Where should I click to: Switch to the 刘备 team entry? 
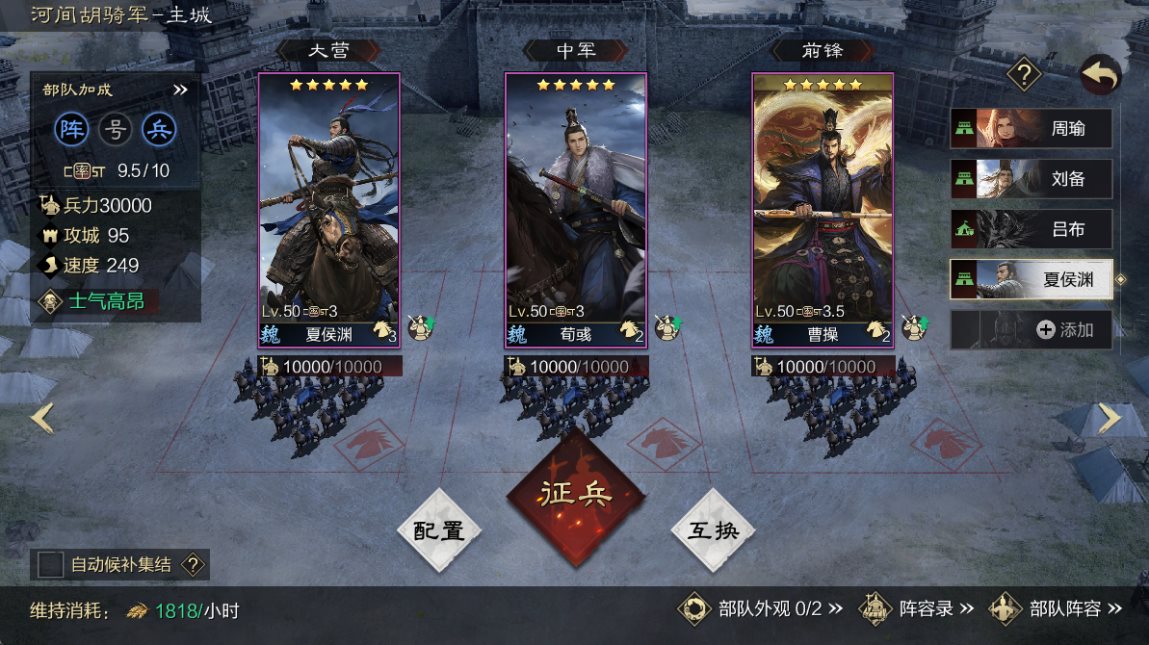tap(1030, 180)
